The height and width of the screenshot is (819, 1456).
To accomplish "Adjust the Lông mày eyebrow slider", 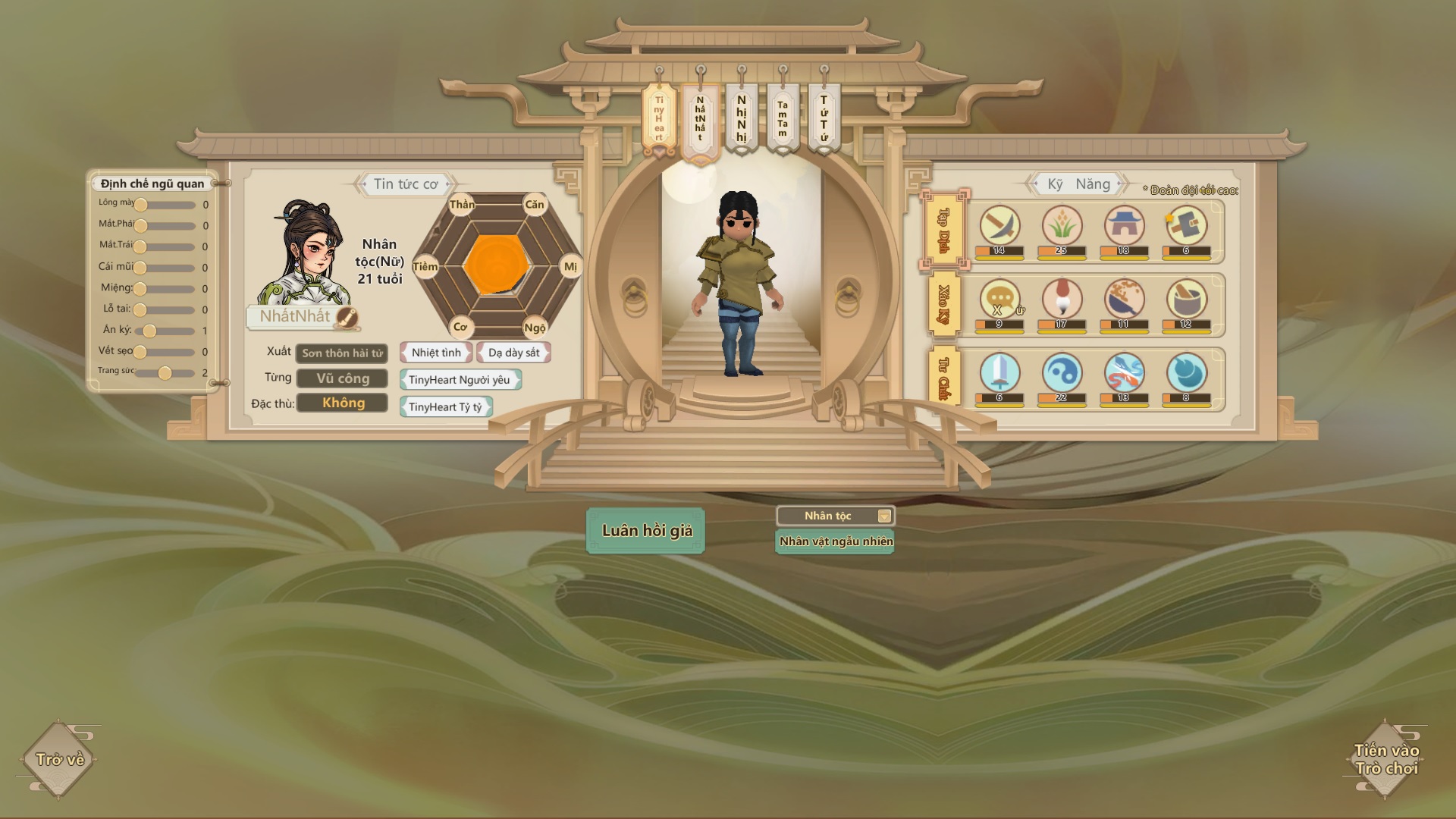I will click(x=141, y=205).
